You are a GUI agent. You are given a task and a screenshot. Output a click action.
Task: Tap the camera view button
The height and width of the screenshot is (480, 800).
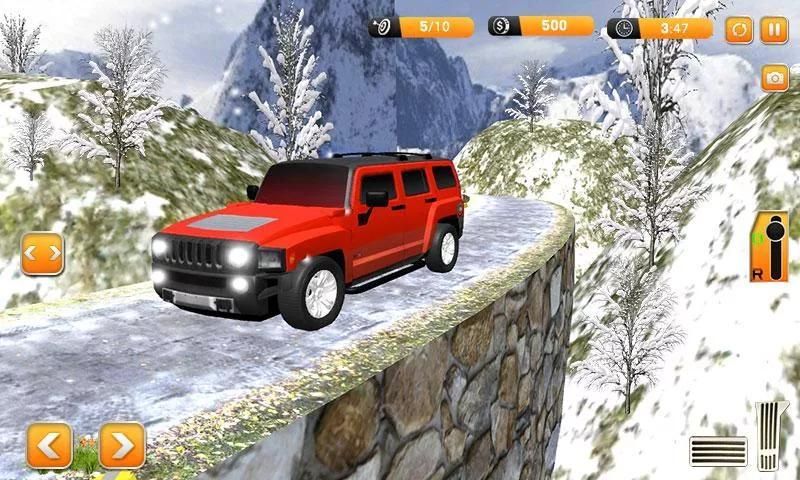(774, 78)
